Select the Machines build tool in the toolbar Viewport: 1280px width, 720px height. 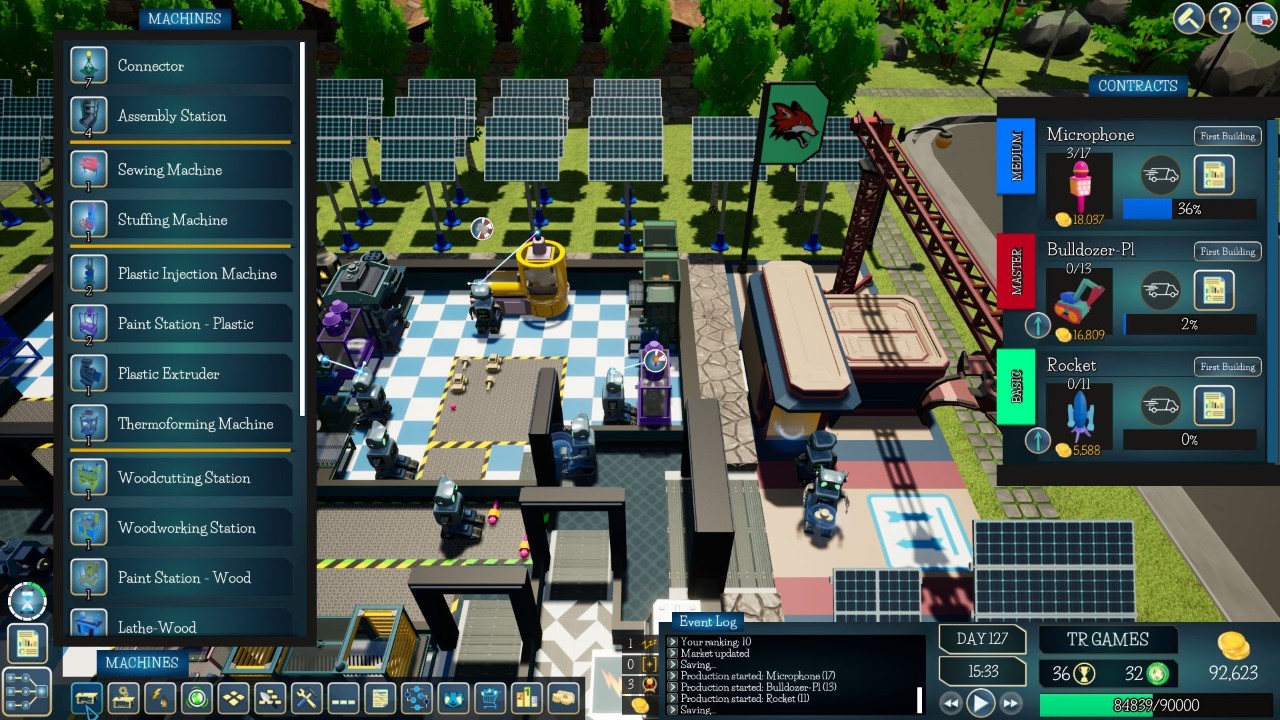tap(87, 698)
